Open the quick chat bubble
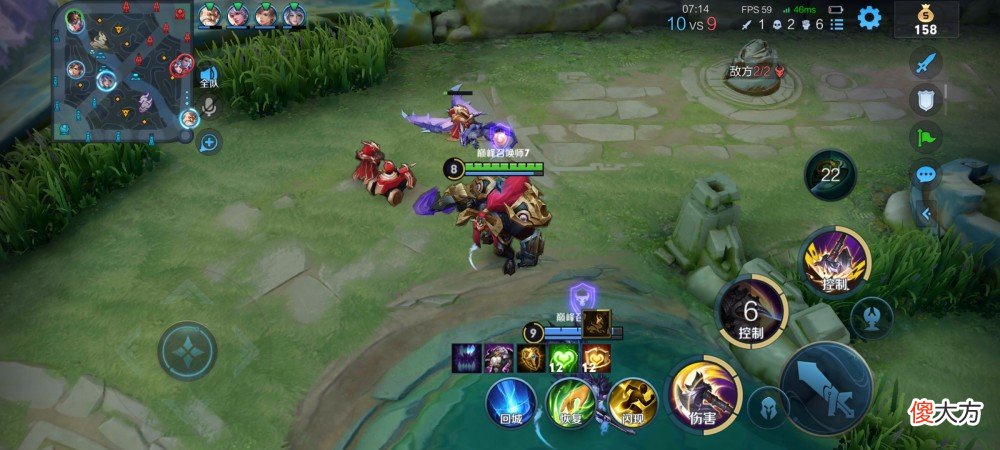This screenshot has width=1000, height=450. pos(926,174)
